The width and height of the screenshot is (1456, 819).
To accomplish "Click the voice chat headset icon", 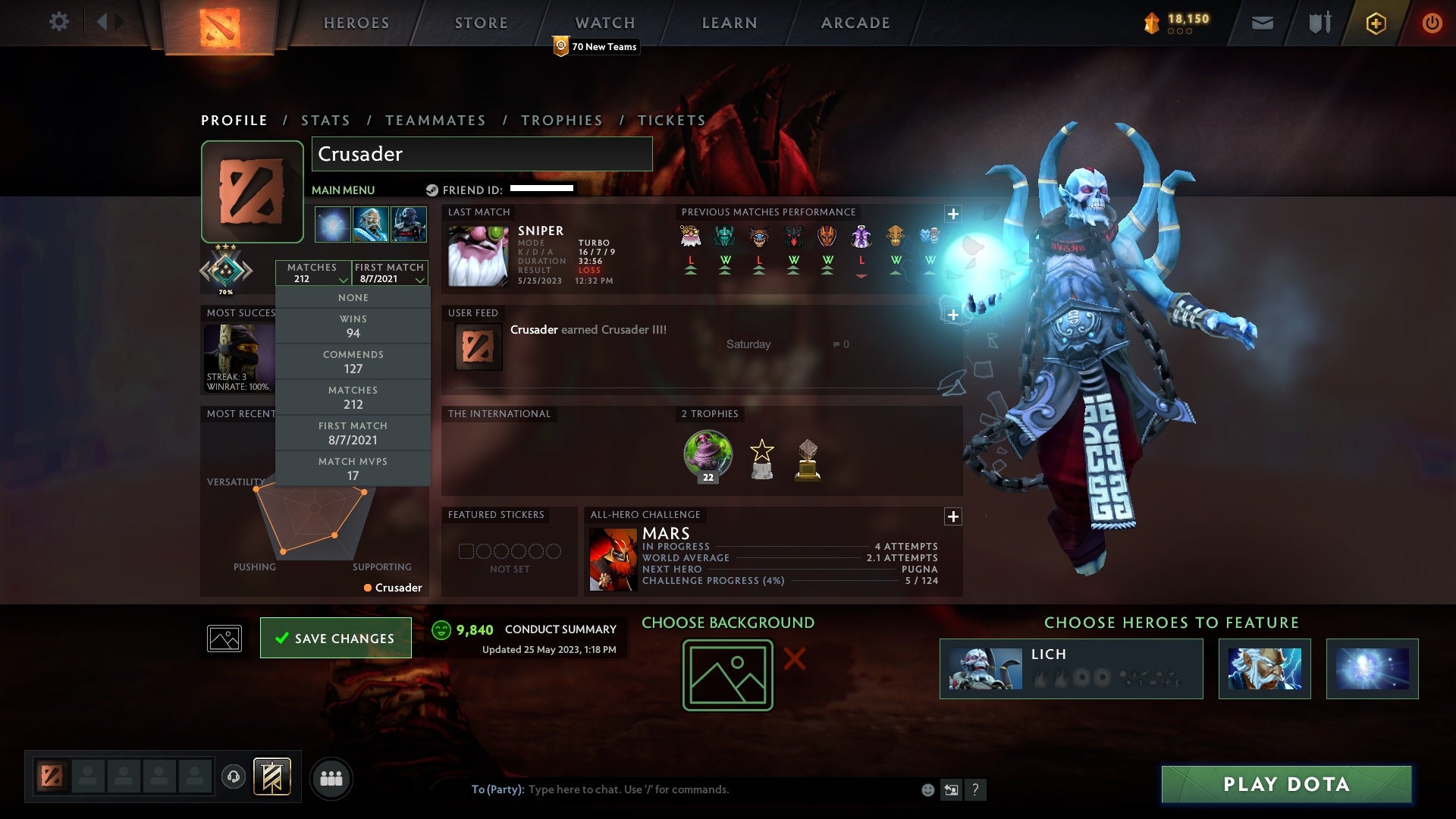I will point(235,778).
